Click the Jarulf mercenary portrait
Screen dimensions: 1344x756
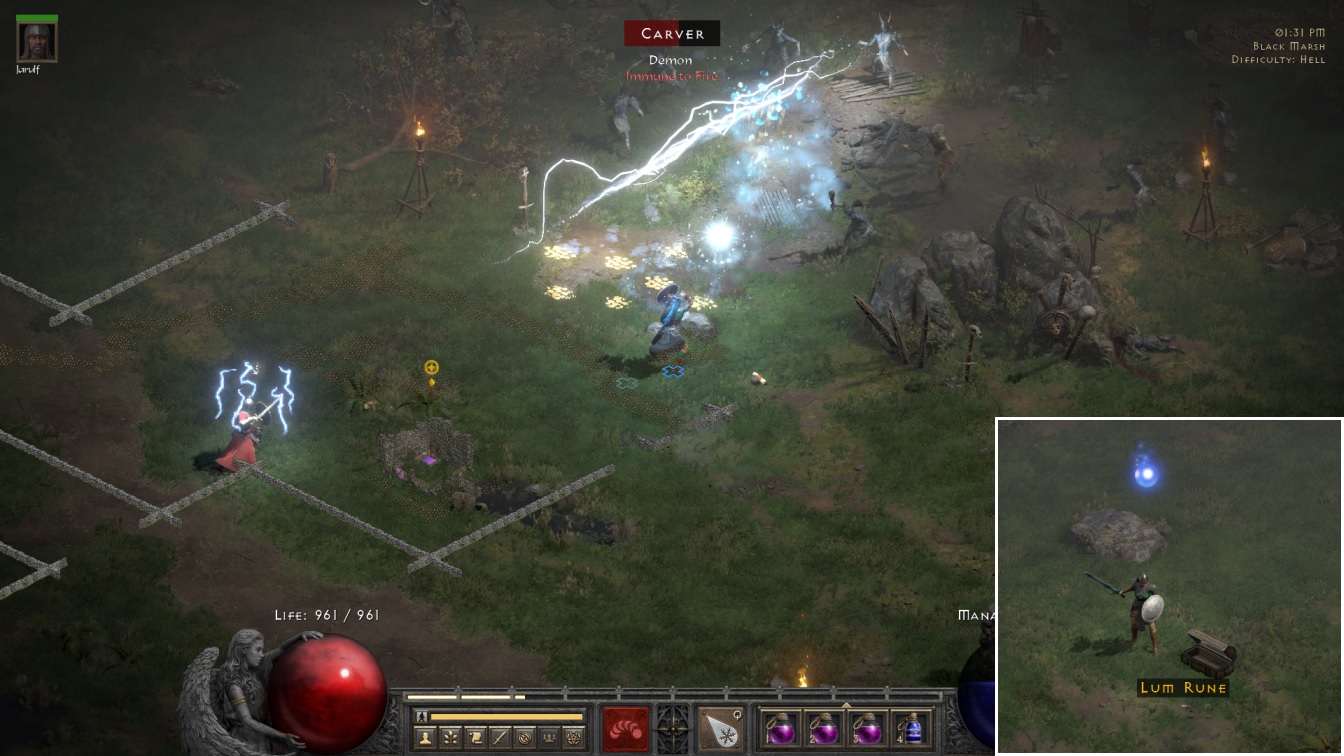[37, 41]
